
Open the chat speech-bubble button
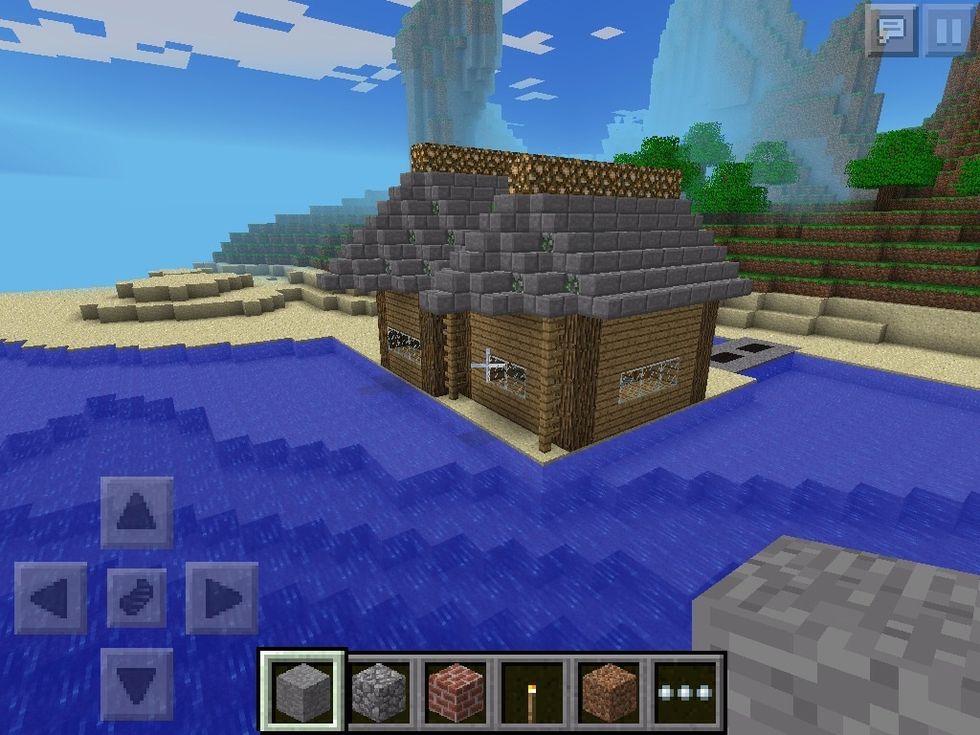[892, 30]
